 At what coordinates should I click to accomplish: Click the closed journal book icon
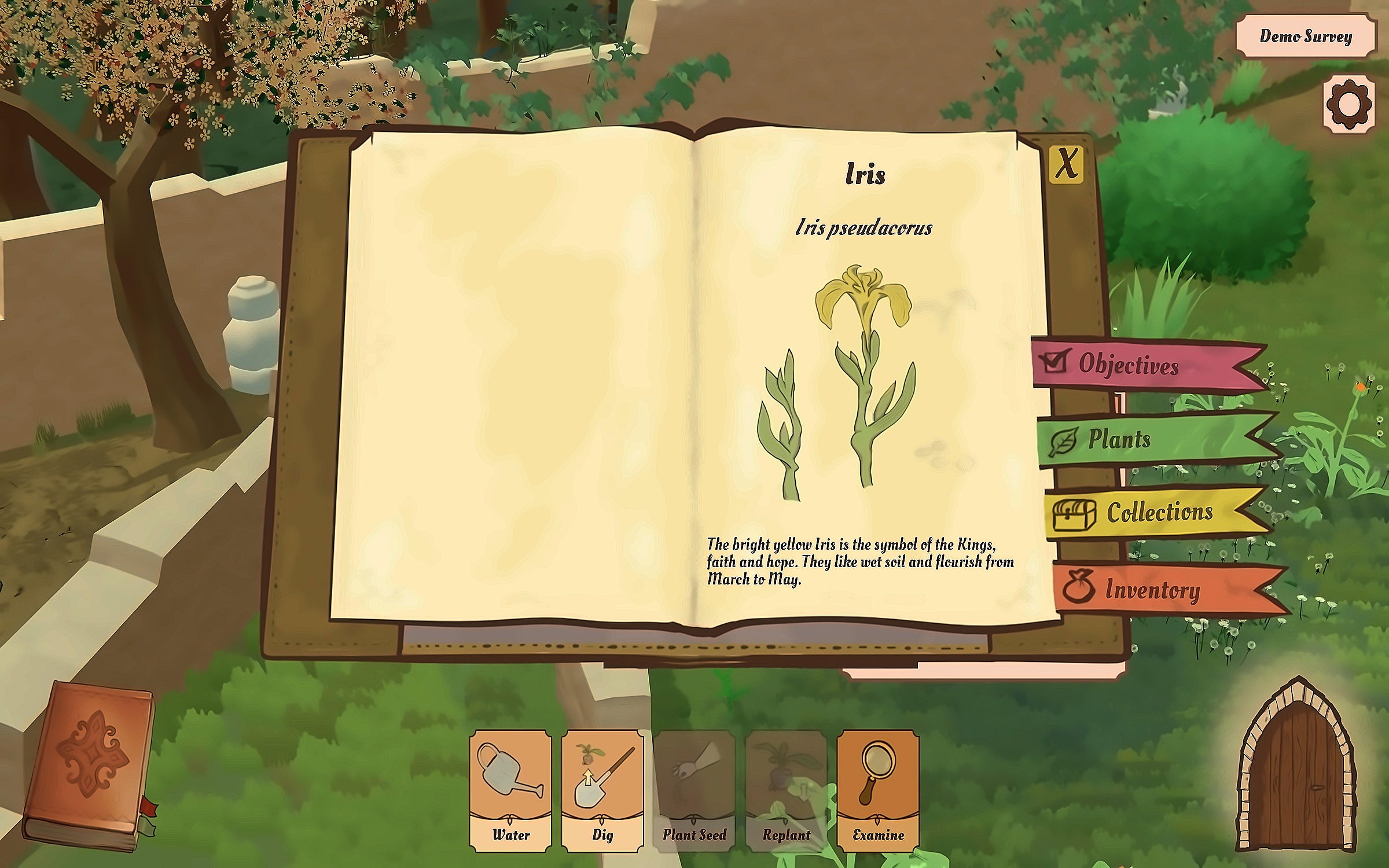click(90, 764)
